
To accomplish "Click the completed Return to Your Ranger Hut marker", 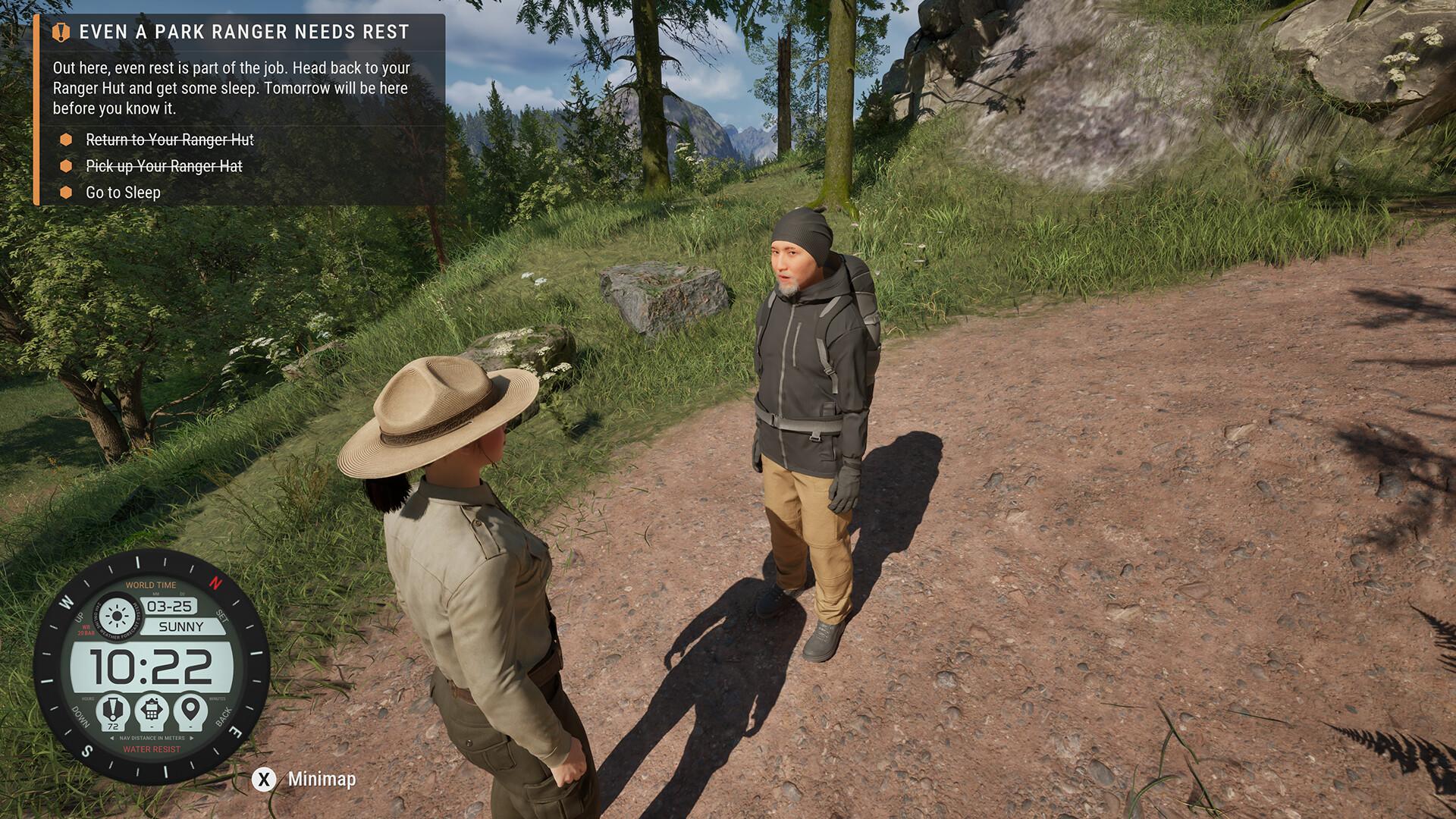I will (66, 140).
